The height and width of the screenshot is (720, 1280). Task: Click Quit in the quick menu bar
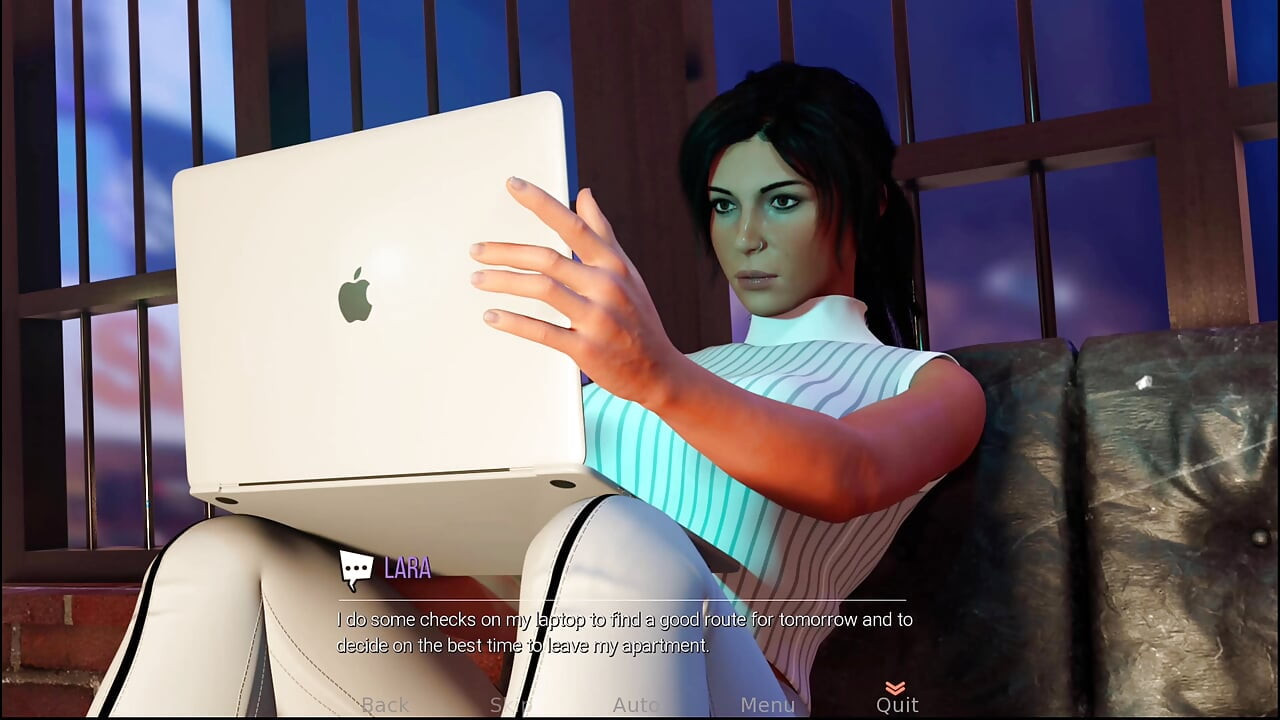[x=897, y=705]
